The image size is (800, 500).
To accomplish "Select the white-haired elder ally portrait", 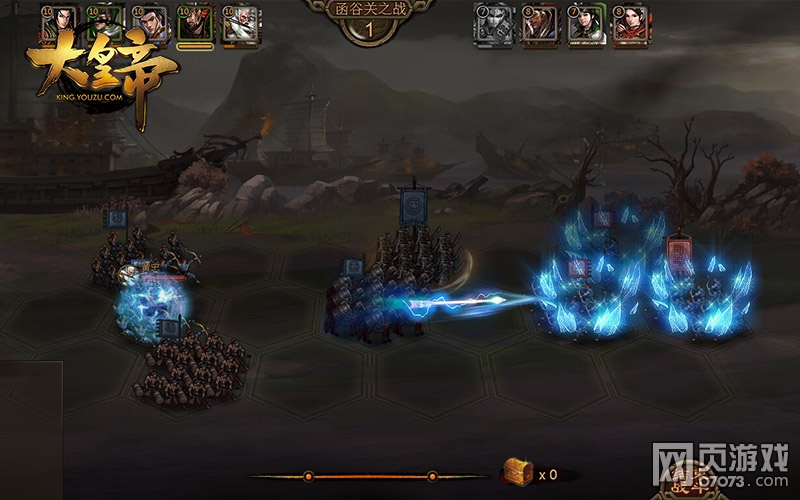I will (x=240, y=24).
